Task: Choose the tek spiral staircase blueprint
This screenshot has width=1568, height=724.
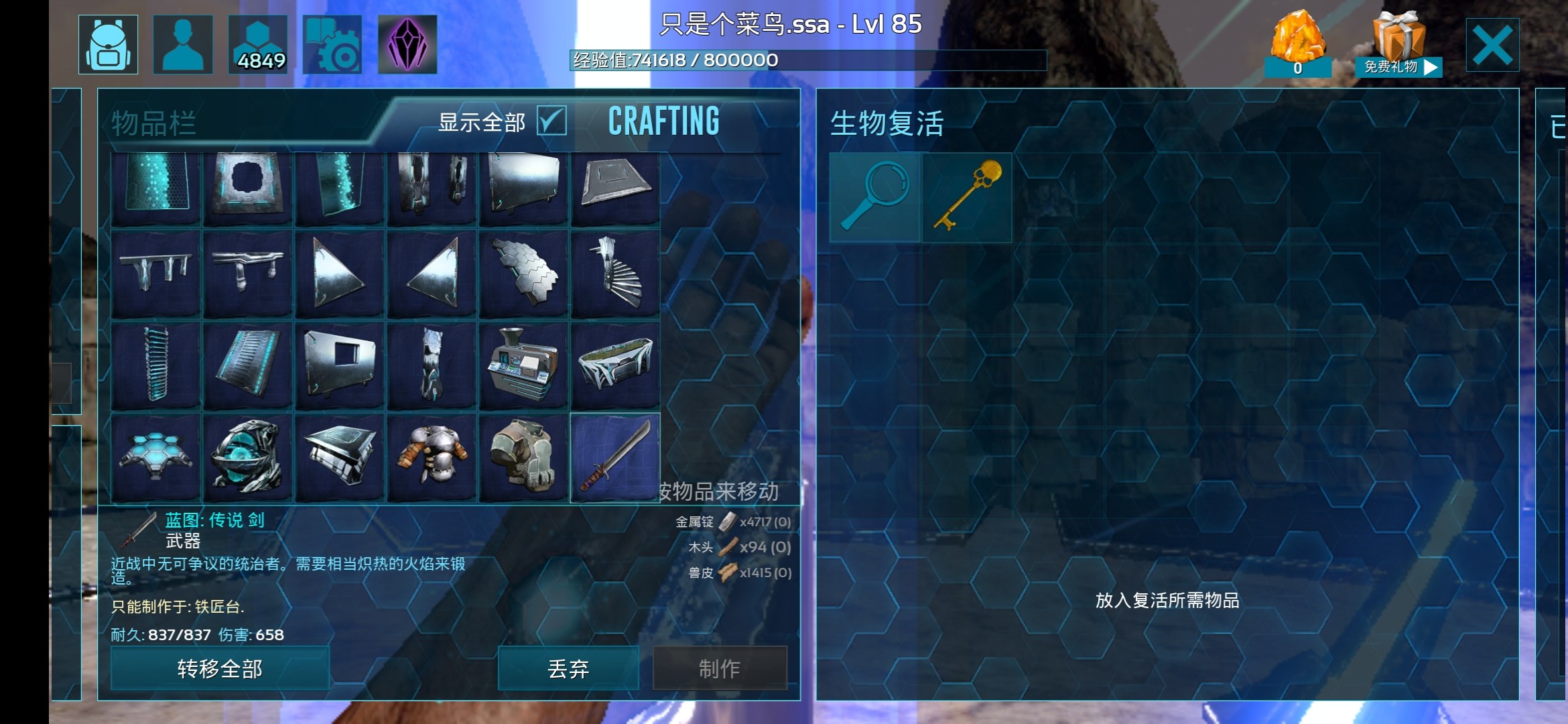Action: click(x=615, y=274)
